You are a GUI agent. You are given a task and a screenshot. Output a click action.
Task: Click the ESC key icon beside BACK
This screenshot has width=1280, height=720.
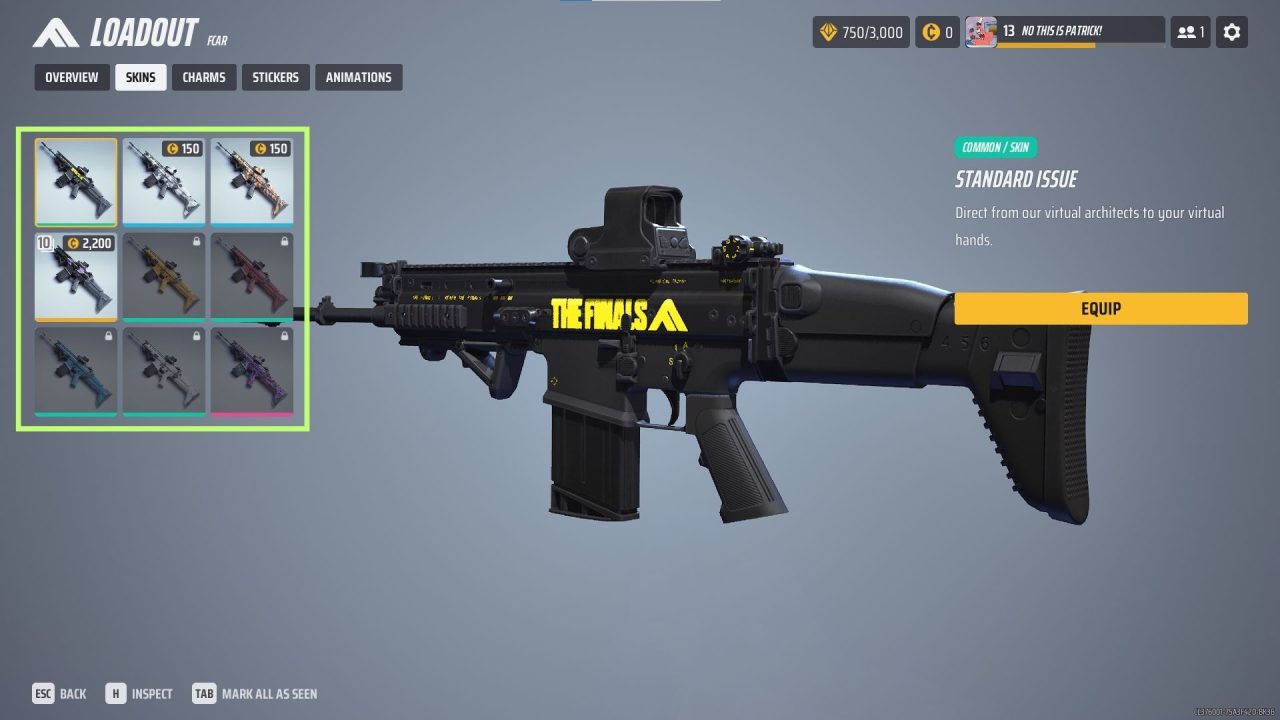[x=42, y=693]
